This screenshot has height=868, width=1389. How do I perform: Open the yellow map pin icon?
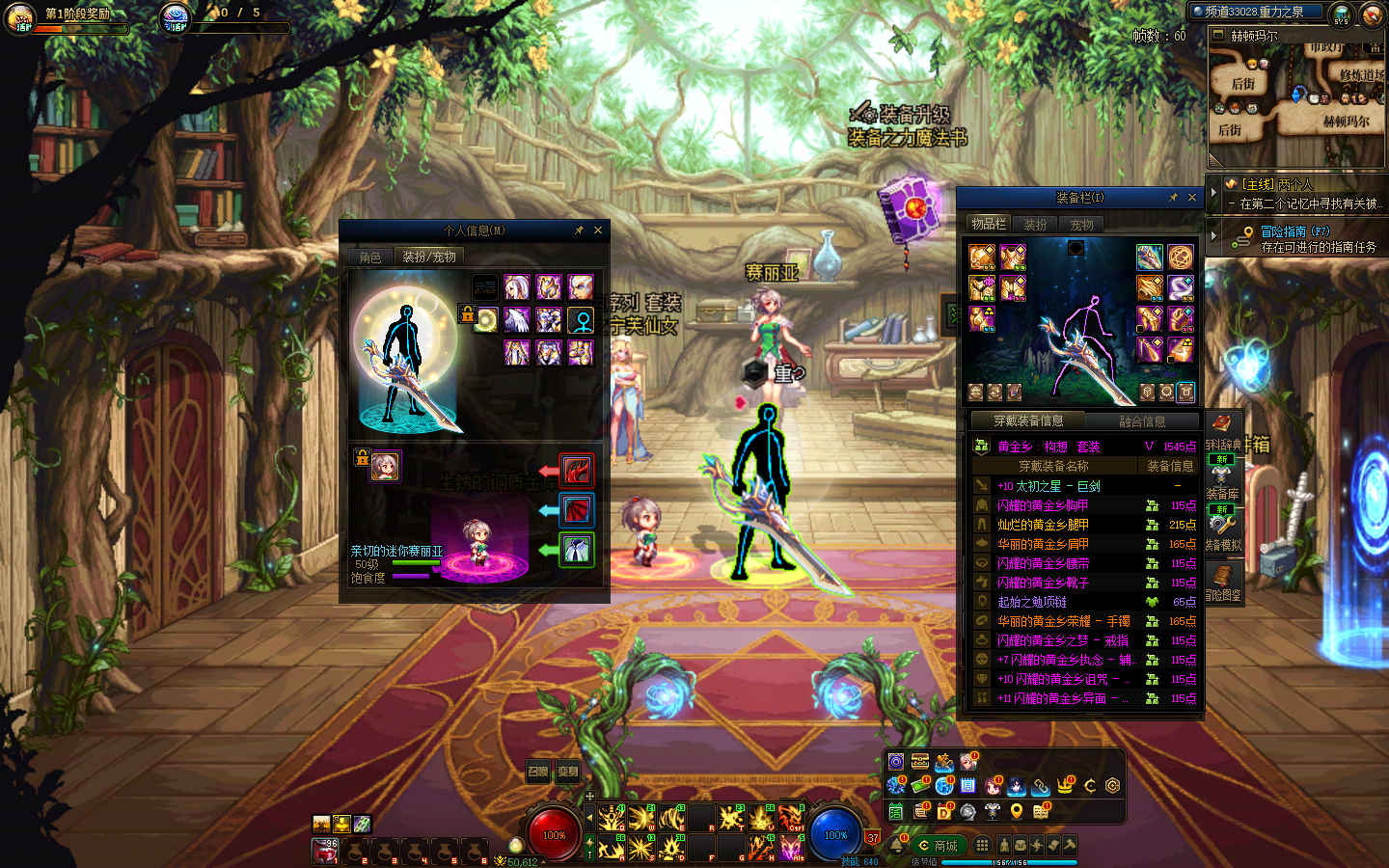coord(1017,812)
